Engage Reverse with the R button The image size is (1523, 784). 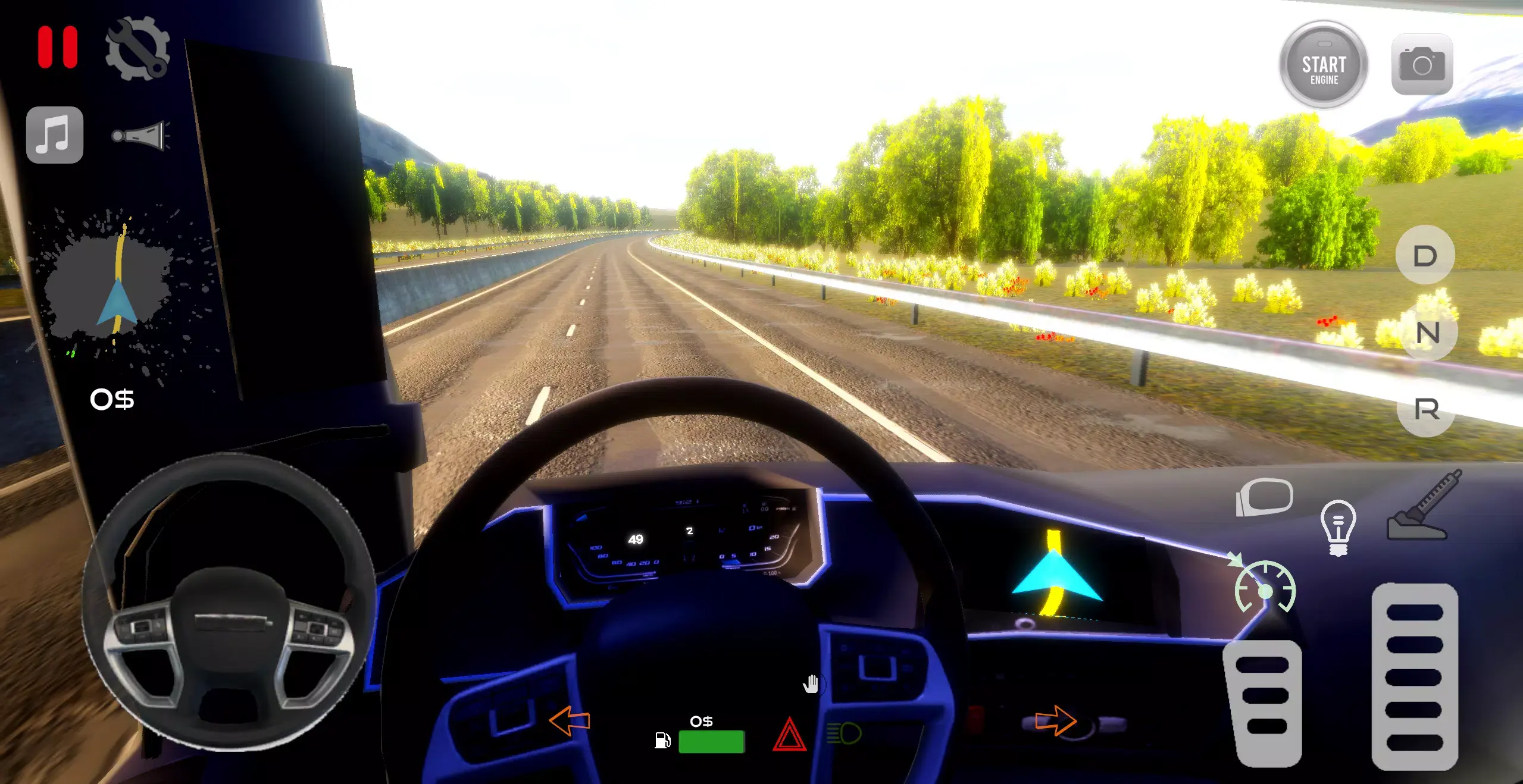pyautogui.click(x=1427, y=409)
